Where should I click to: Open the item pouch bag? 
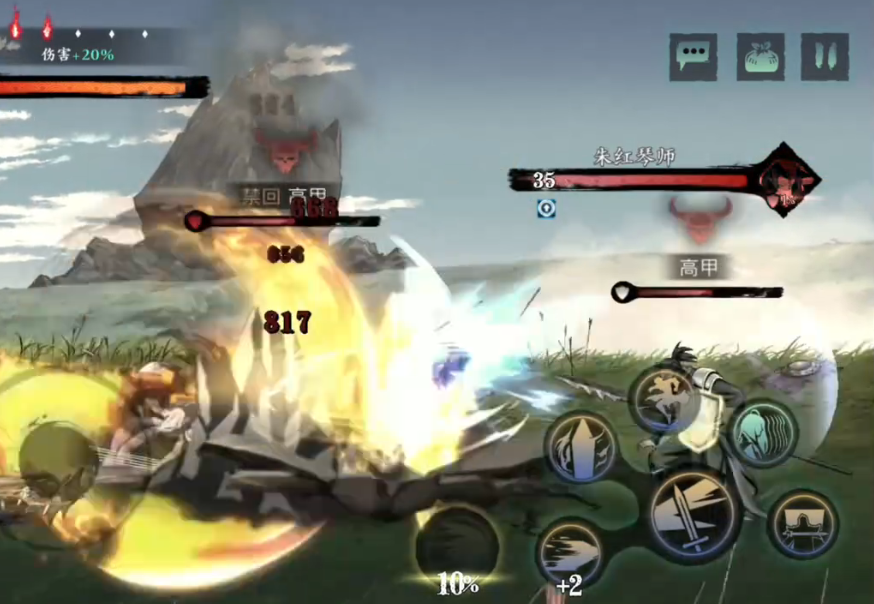(x=761, y=57)
